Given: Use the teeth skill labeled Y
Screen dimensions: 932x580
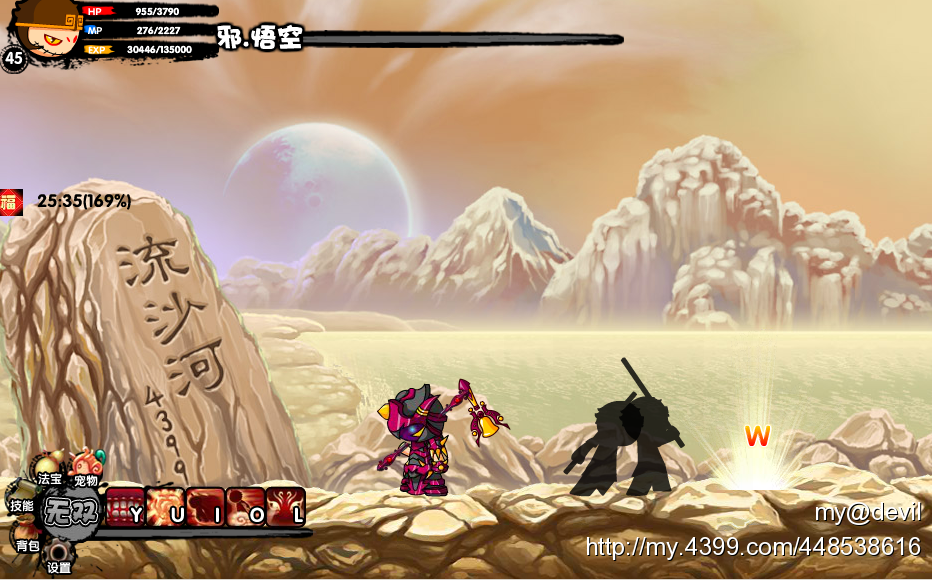Looking at the screenshot, I should tap(126, 508).
